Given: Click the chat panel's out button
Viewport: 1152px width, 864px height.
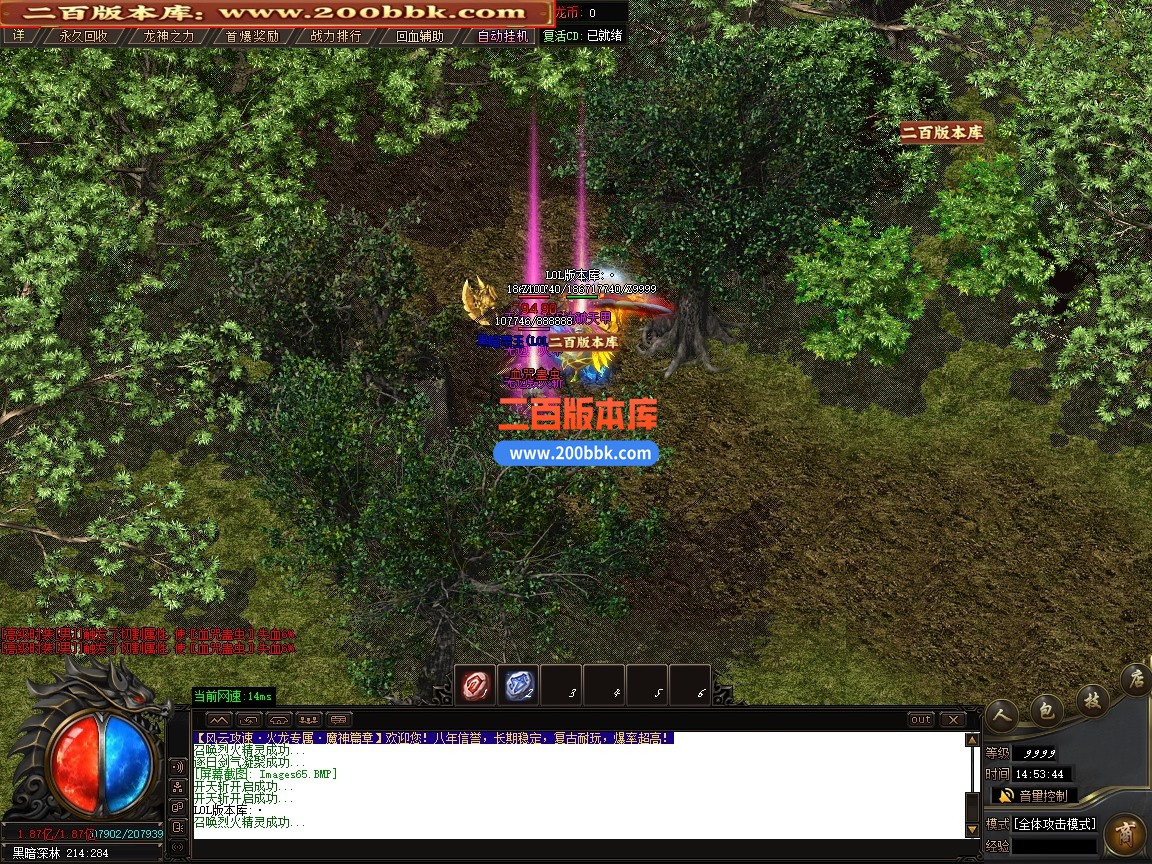Looking at the screenshot, I should (921, 720).
